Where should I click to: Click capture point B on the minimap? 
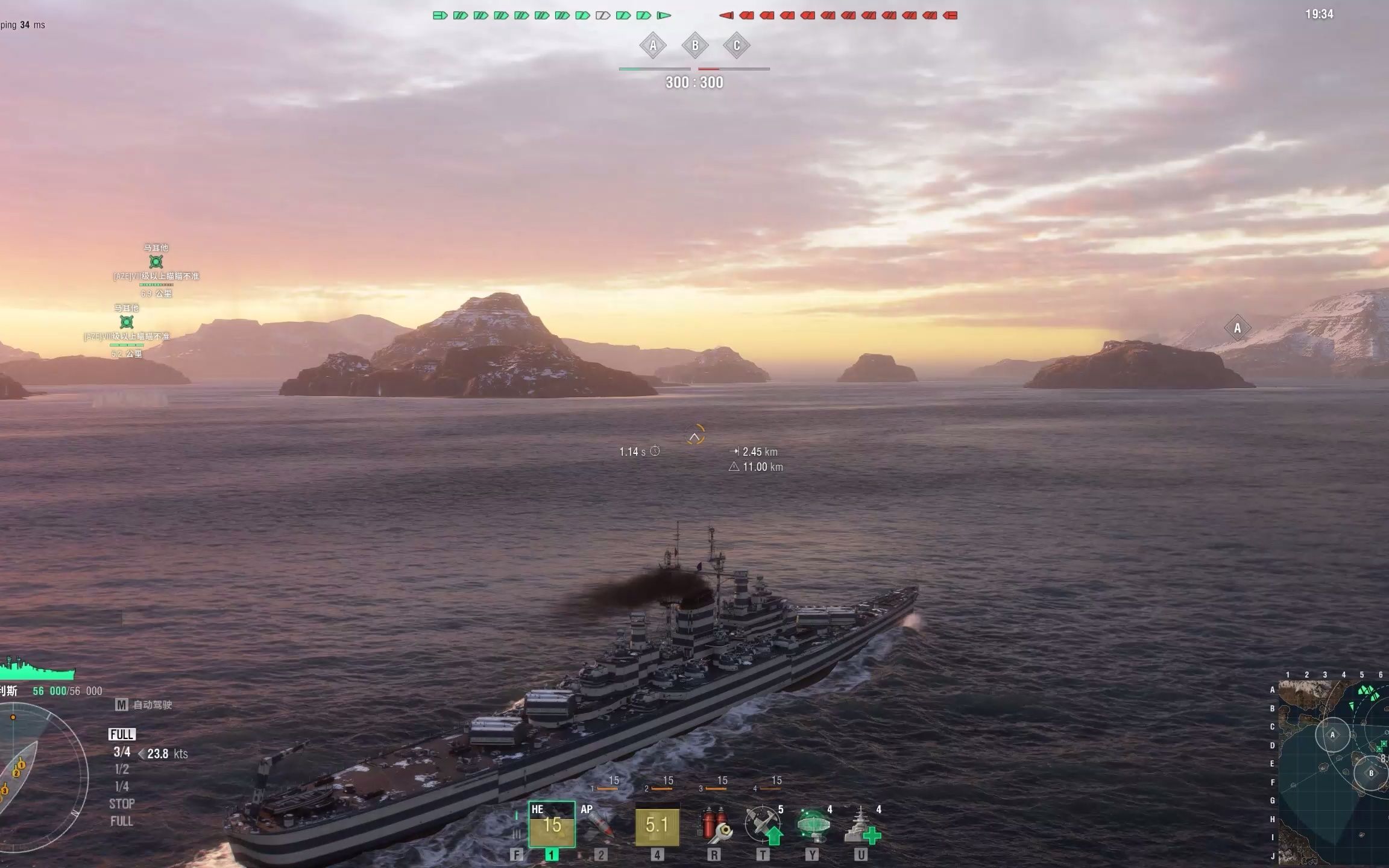click(x=1371, y=773)
